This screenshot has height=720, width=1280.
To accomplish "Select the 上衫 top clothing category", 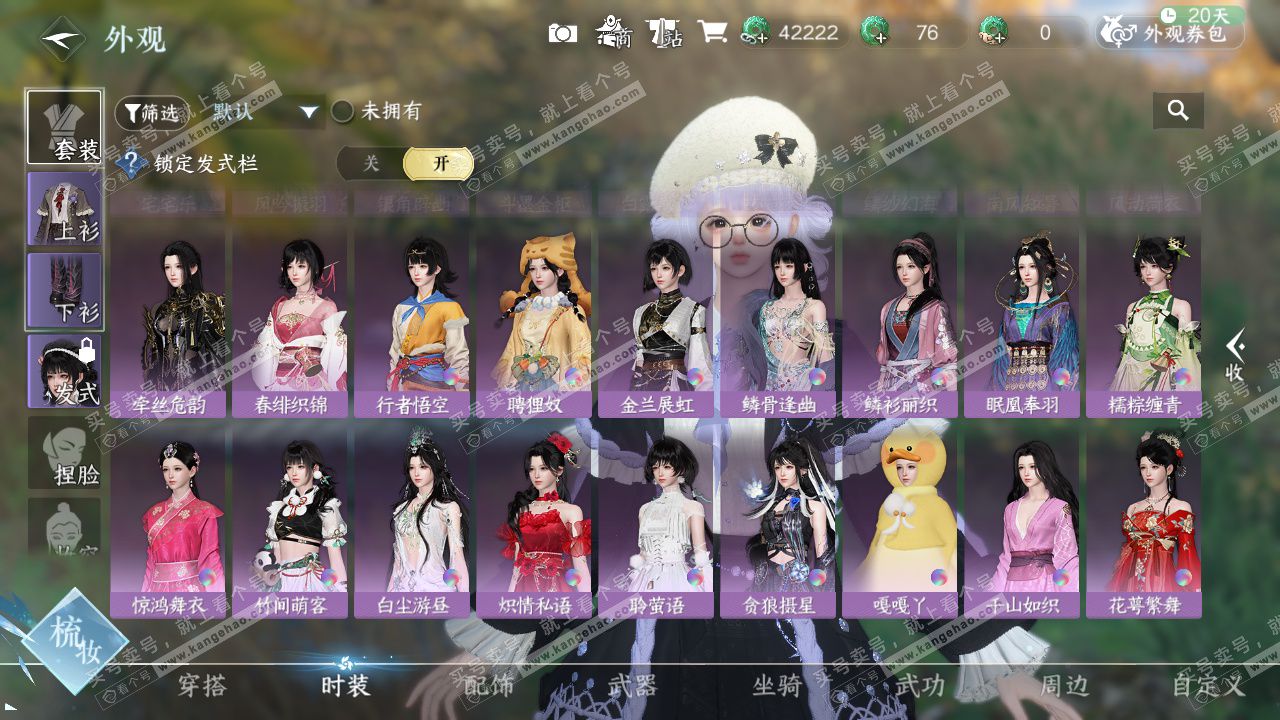I will pyautogui.click(x=64, y=209).
